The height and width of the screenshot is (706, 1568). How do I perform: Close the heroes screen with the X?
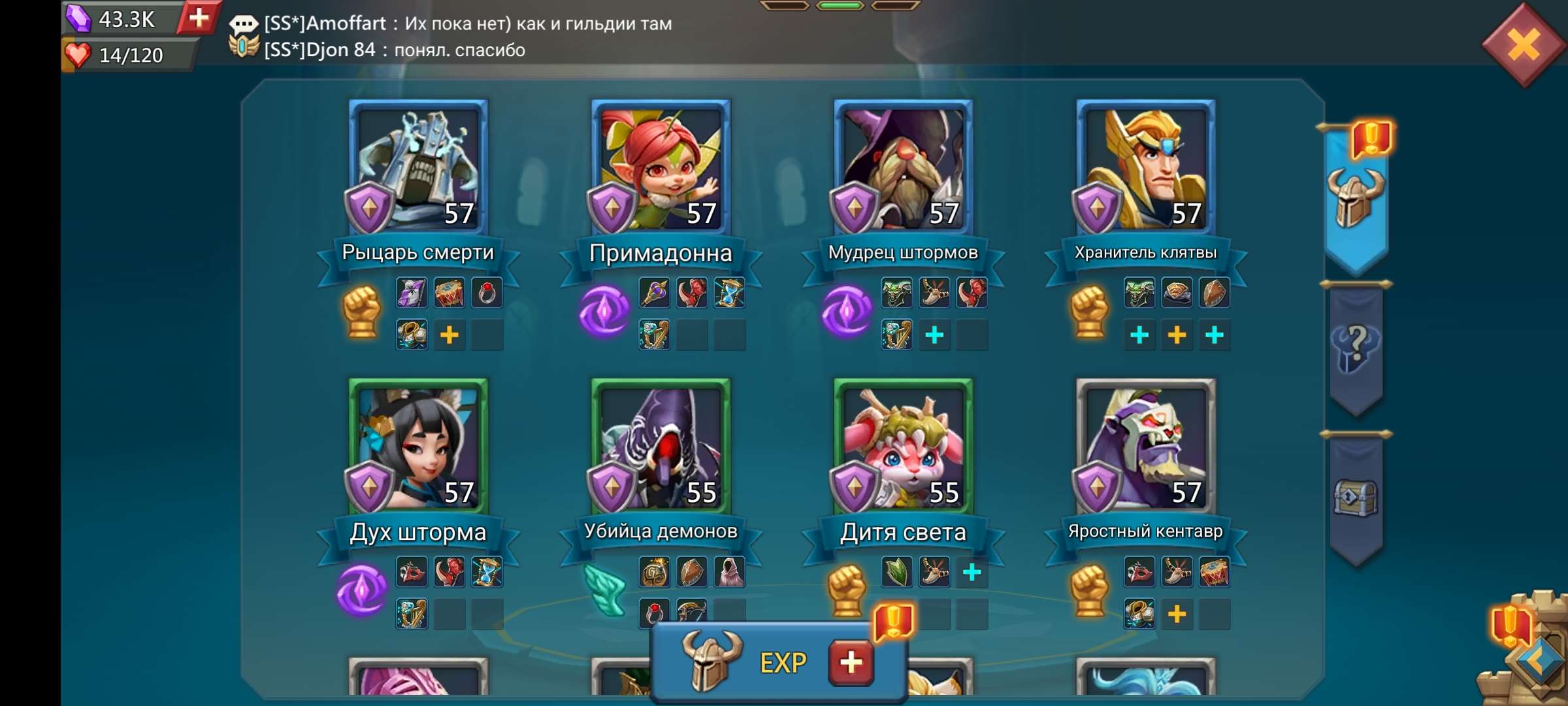click(x=1524, y=46)
